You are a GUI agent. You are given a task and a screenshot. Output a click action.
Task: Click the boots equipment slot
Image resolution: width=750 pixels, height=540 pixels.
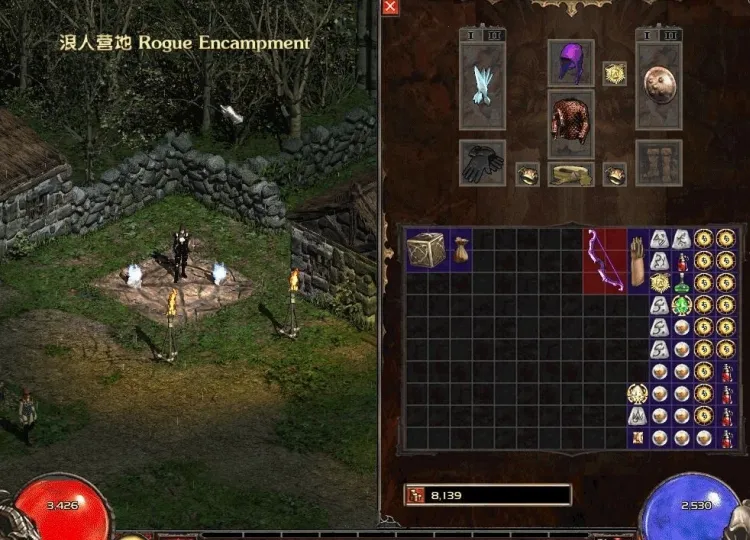pyautogui.click(x=659, y=162)
